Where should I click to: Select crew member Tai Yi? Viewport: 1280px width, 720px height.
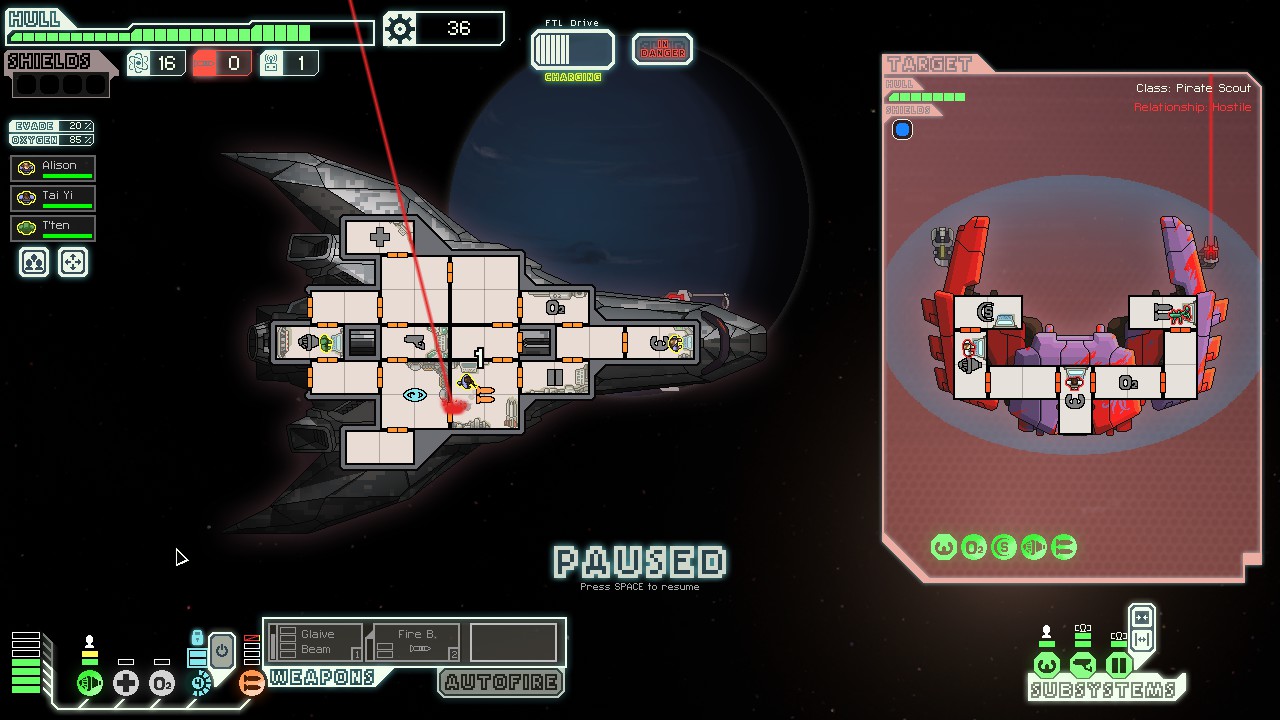click(x=53, y=197)
